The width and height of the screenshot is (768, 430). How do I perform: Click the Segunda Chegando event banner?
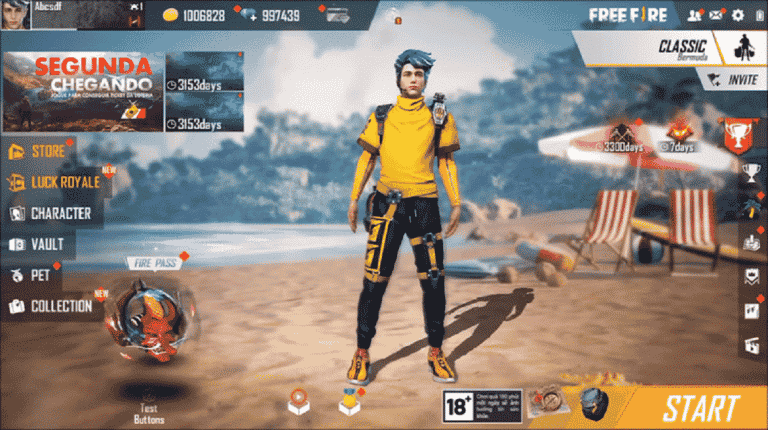[x=81, y=92]
